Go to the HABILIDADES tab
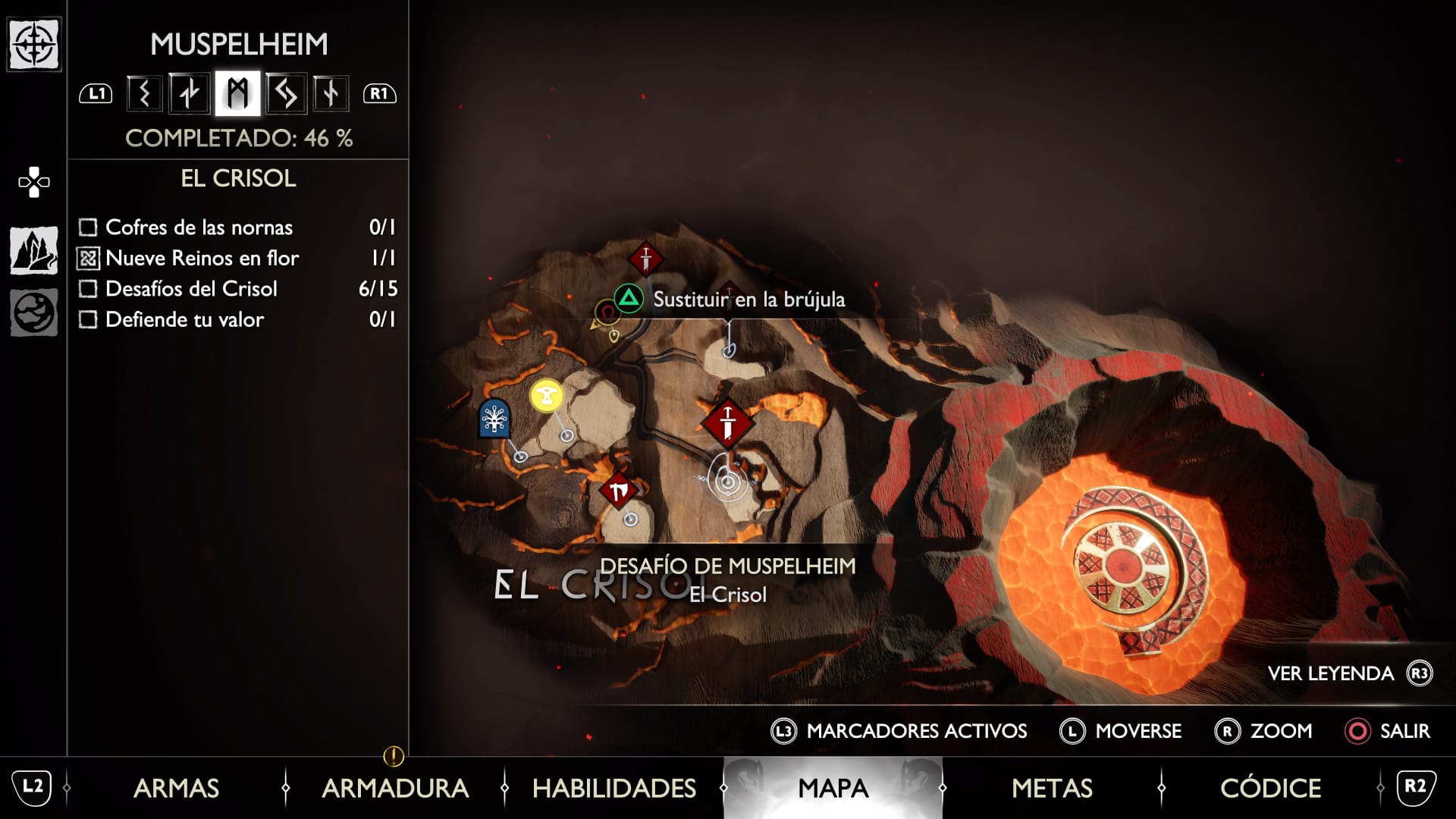 coord(614,788)
